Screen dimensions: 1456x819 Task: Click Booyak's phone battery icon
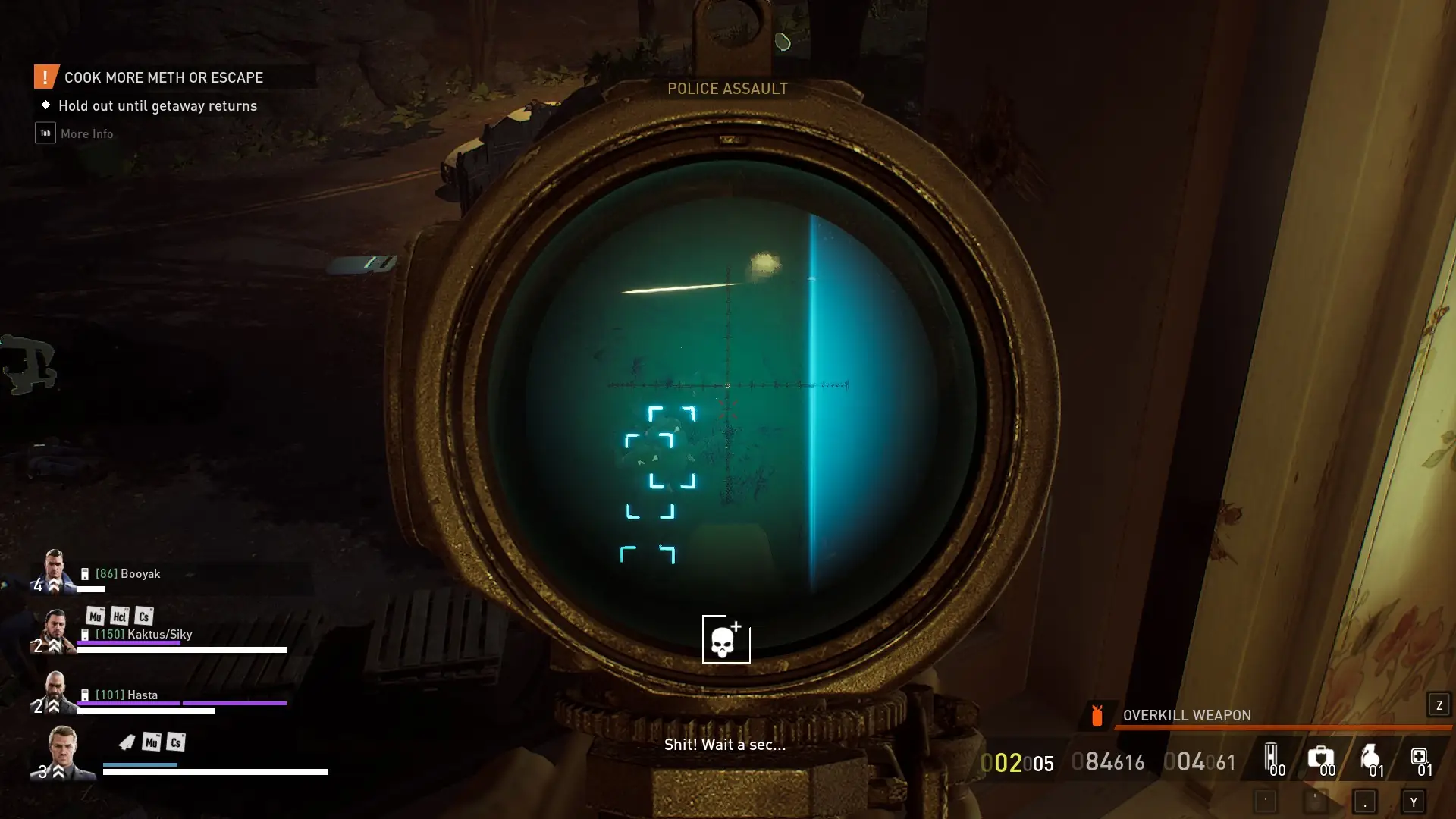pos(85,574)
